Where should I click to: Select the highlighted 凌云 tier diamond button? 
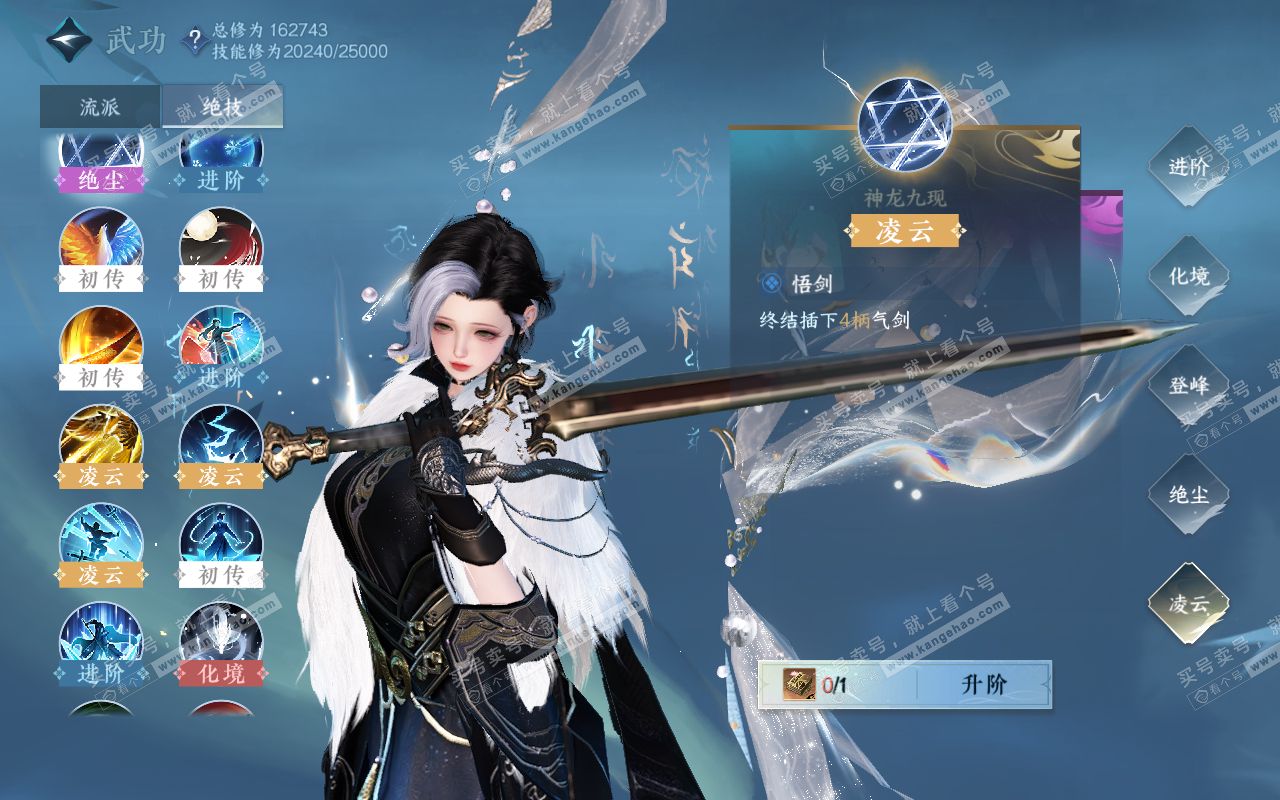pyautogui.click(x=1188, y=603)
